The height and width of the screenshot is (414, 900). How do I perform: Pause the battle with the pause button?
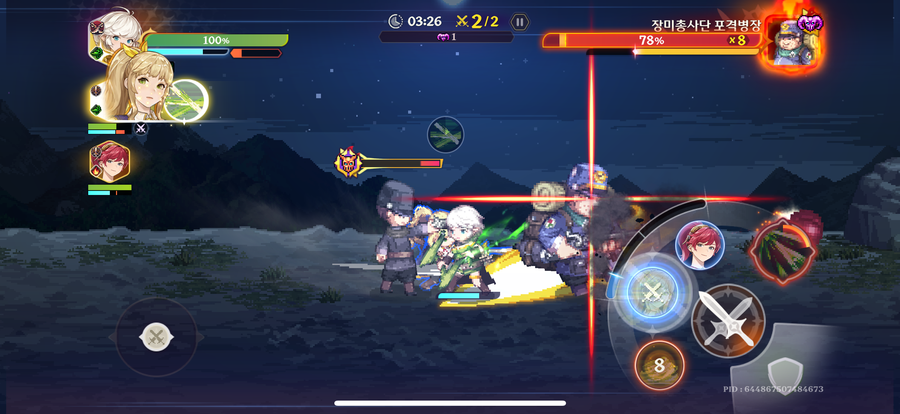coord(518,21)
